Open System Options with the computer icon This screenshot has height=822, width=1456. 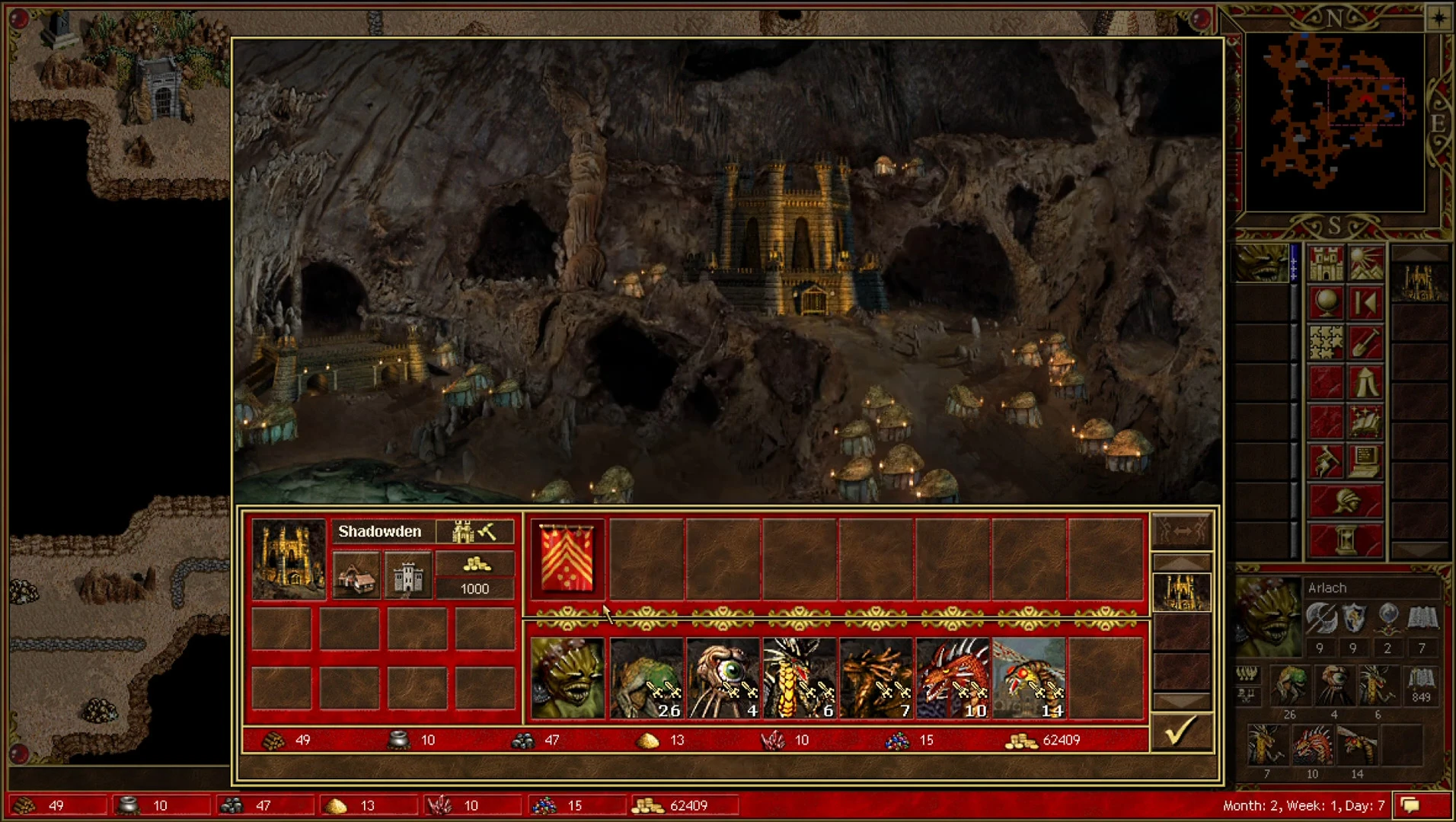click(1366, 460)
